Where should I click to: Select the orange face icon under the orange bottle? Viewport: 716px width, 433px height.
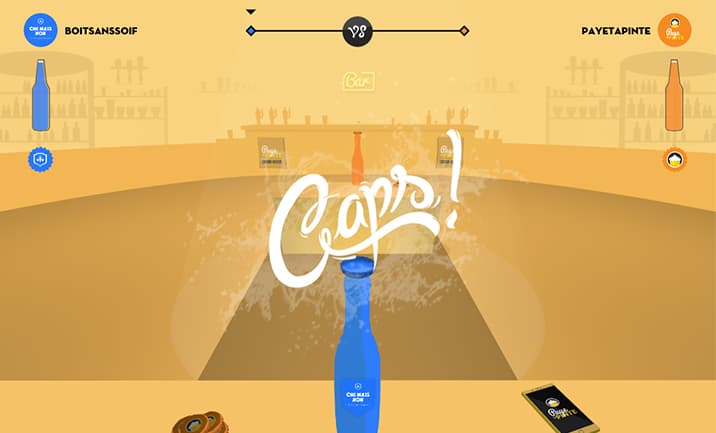[675, 159]
